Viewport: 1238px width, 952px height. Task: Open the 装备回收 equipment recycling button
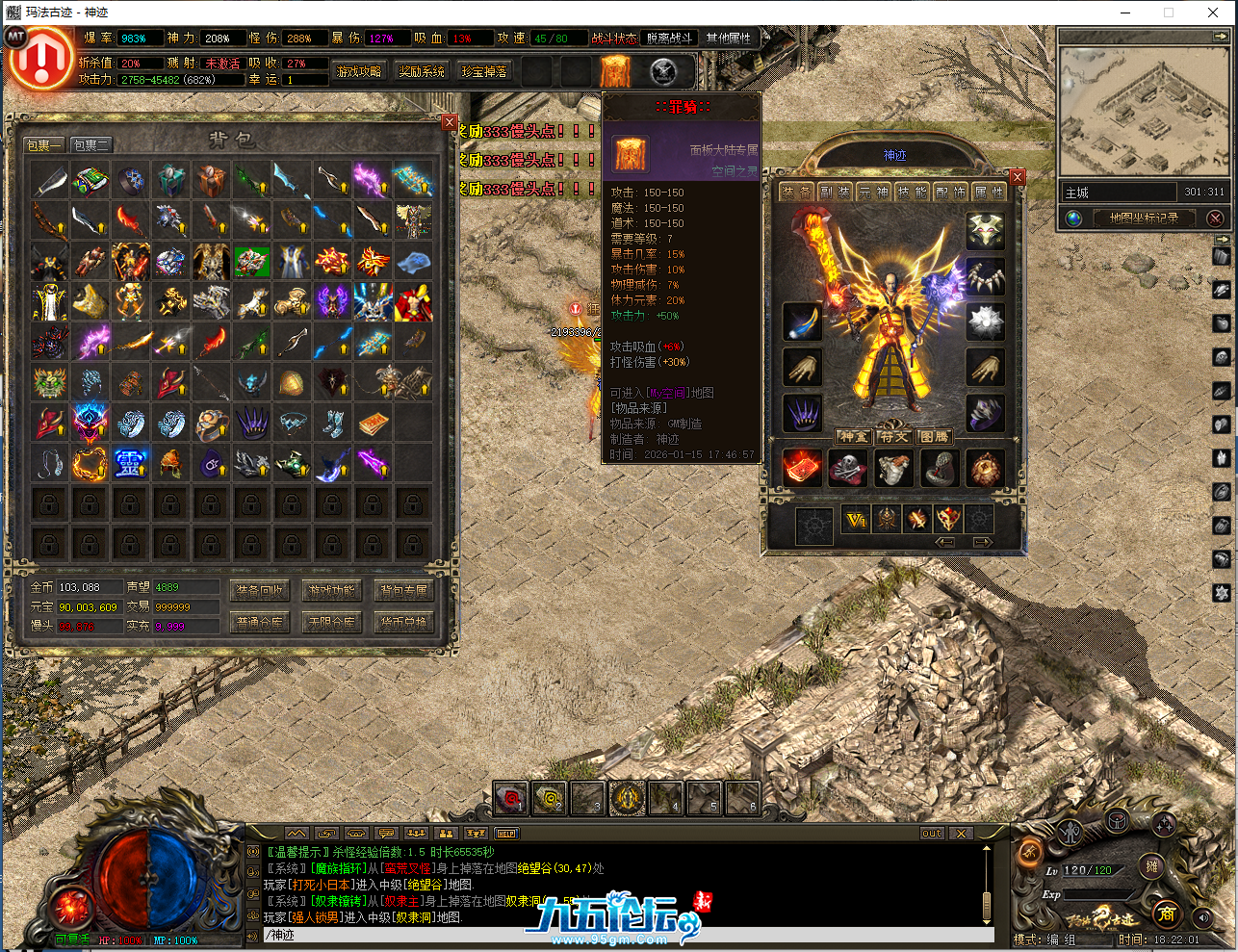[260, 591]
